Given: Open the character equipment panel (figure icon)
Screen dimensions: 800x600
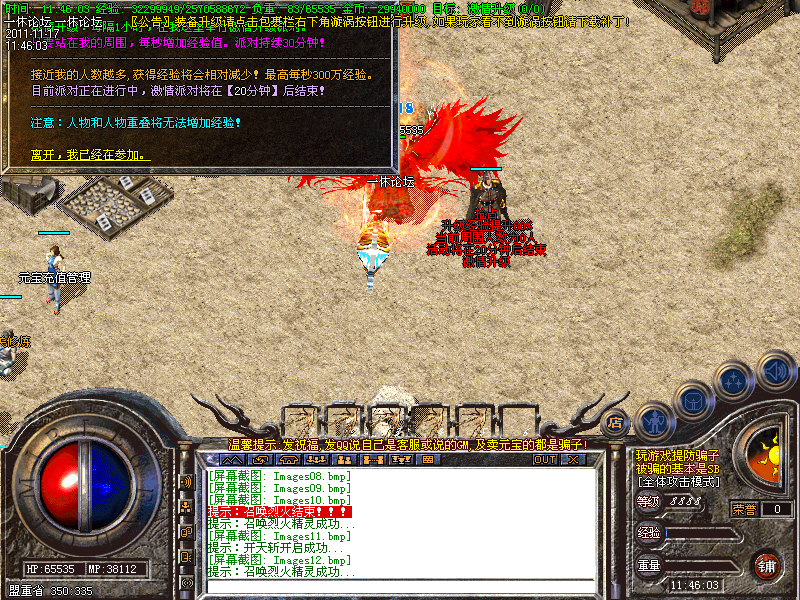Looking at the screenshot, I should pos(653,420).
